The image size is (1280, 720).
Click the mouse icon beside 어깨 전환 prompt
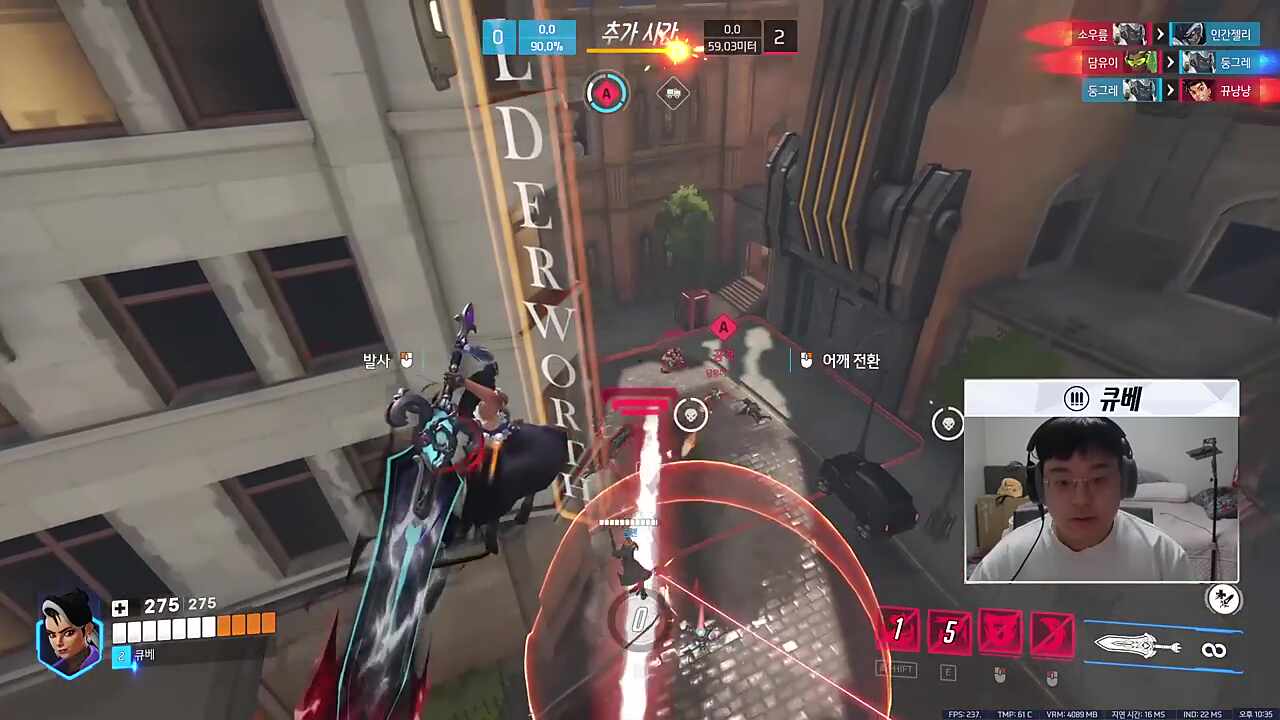click(x=806, y=360)
